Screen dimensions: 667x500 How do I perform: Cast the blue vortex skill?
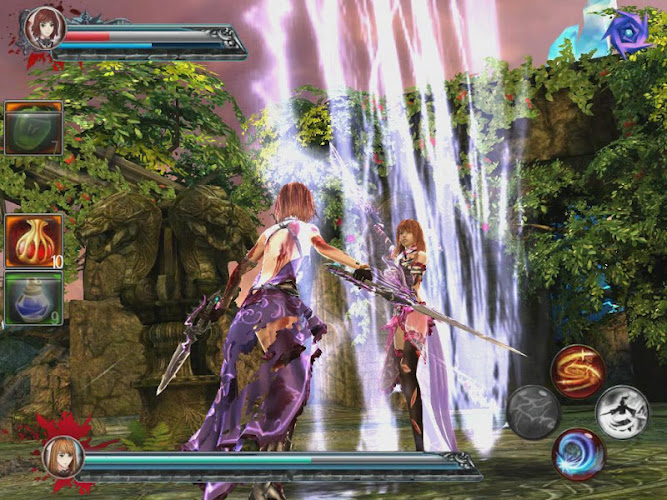(576, 453)
